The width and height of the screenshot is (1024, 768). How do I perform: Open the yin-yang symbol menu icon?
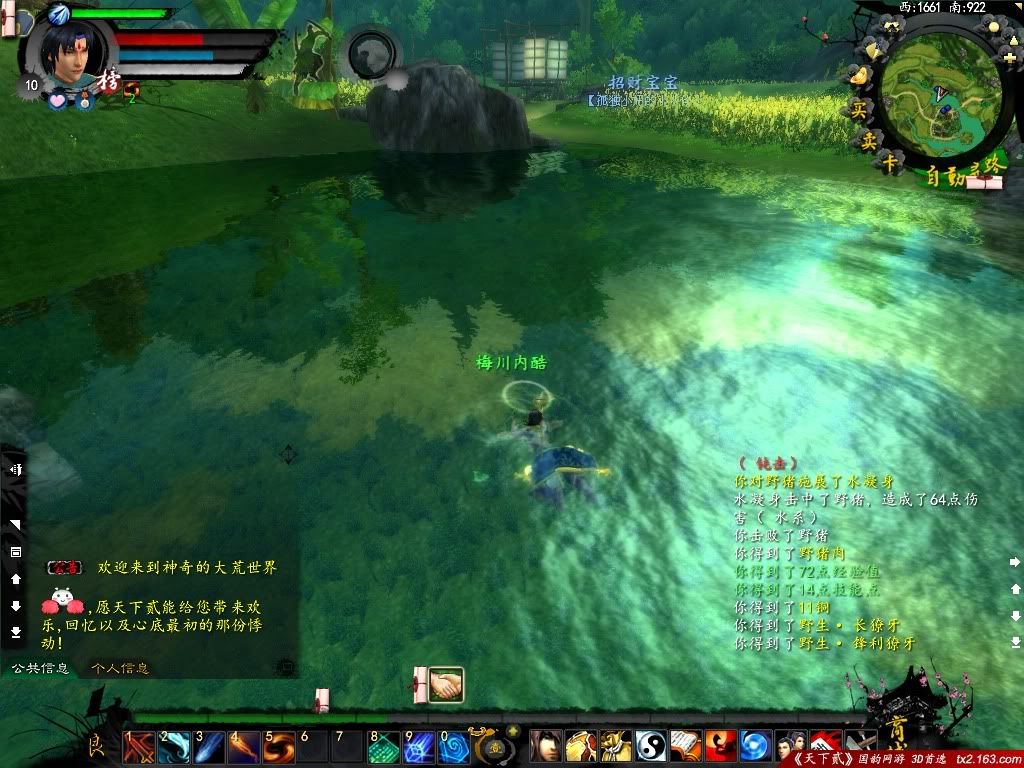(x=651, y=746)
